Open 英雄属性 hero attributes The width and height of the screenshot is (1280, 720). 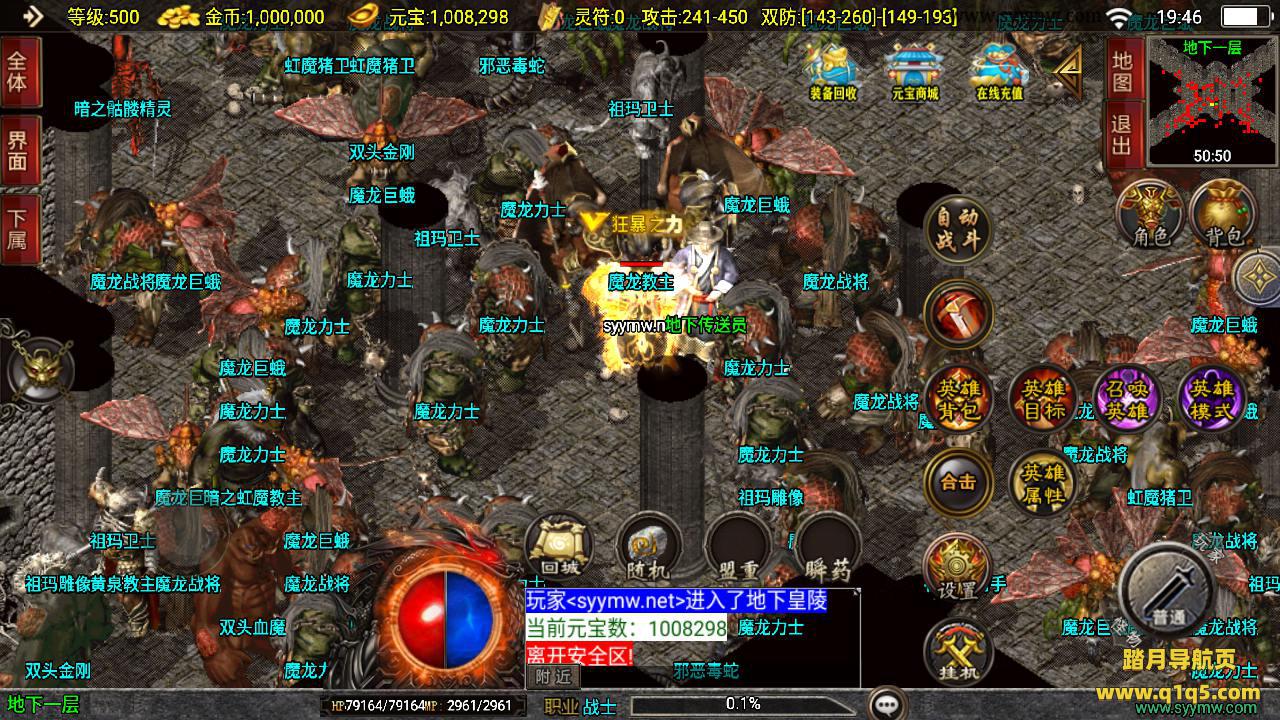(1042, 482)
